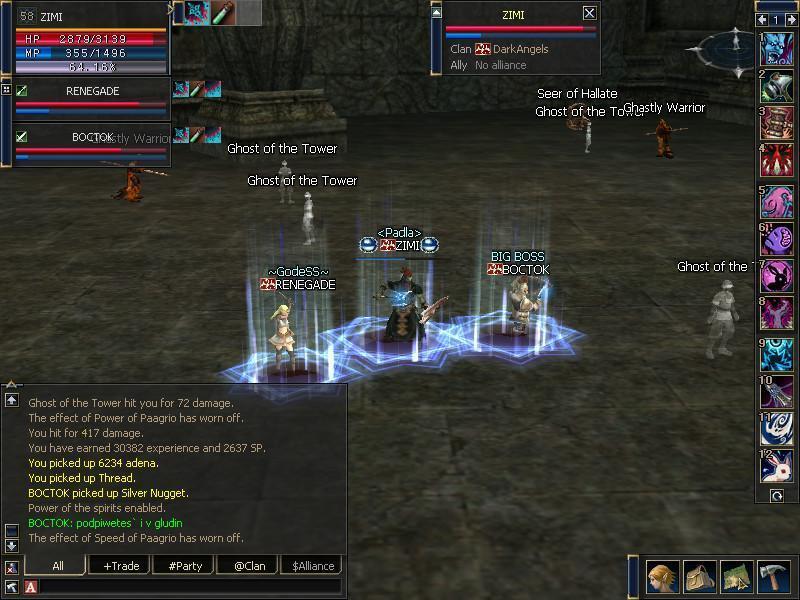Switch to the $Alliance chat tab
This screenshot has height=600, width=800.
click(312, 565)
